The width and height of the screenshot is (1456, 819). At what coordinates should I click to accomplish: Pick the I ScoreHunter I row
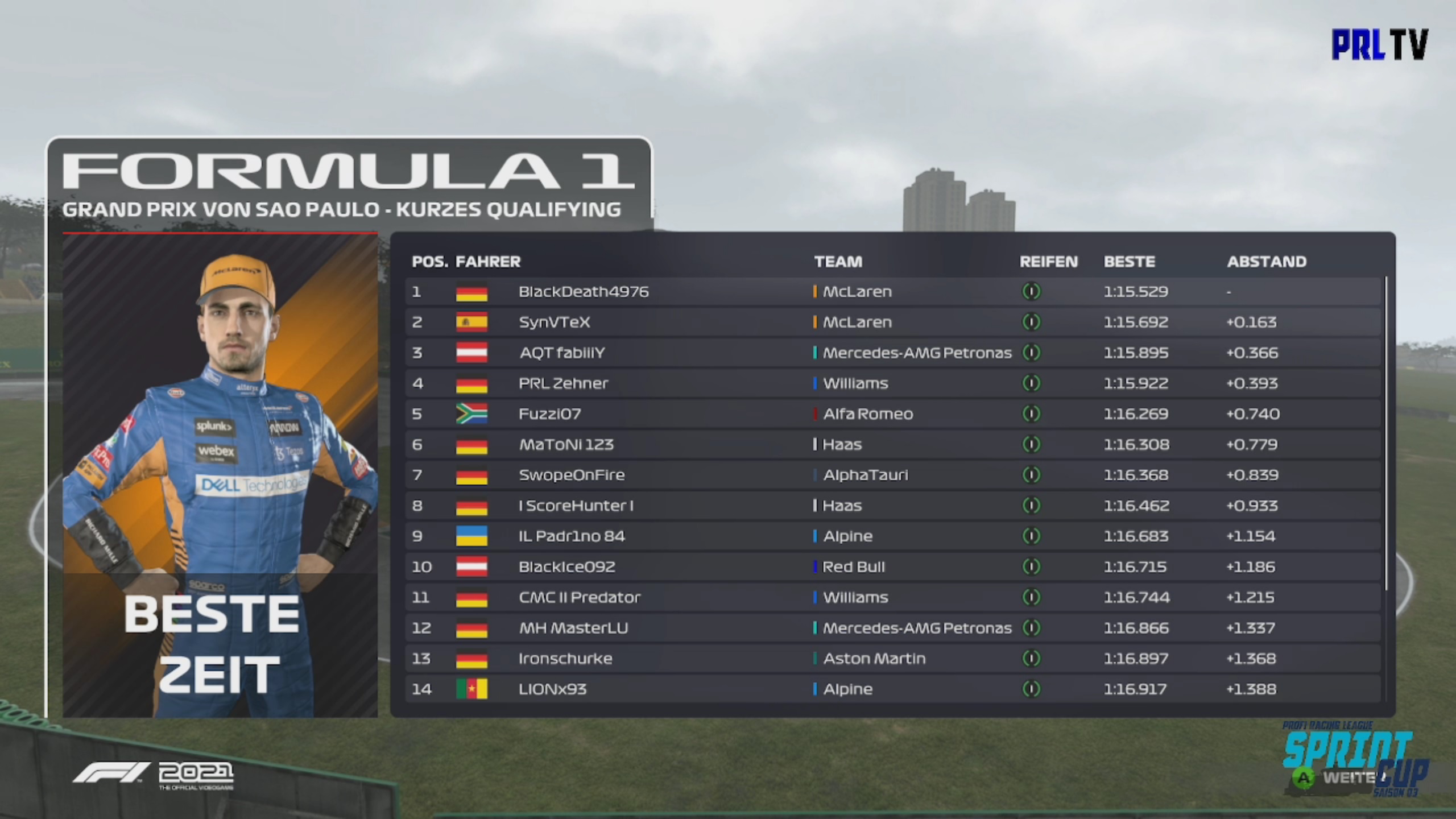point(893,506)
